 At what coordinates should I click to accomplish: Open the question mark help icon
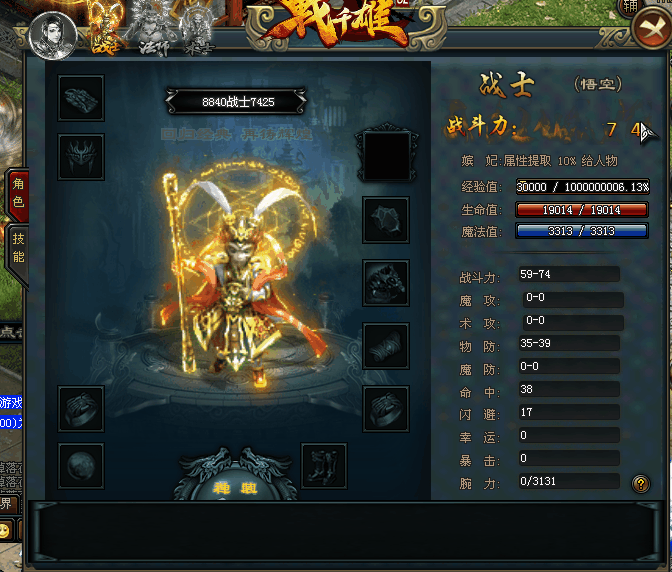point(641,484)
